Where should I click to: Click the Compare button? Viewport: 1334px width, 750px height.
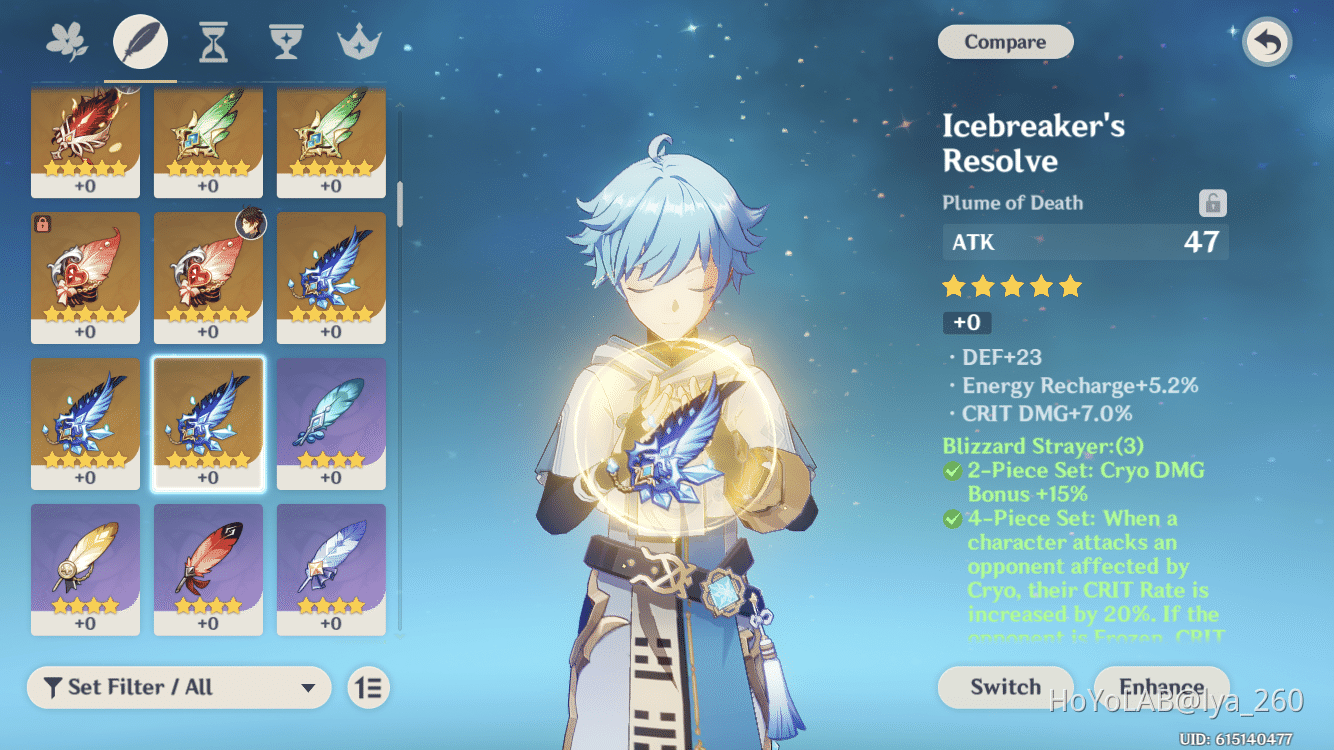(1005, 42)
